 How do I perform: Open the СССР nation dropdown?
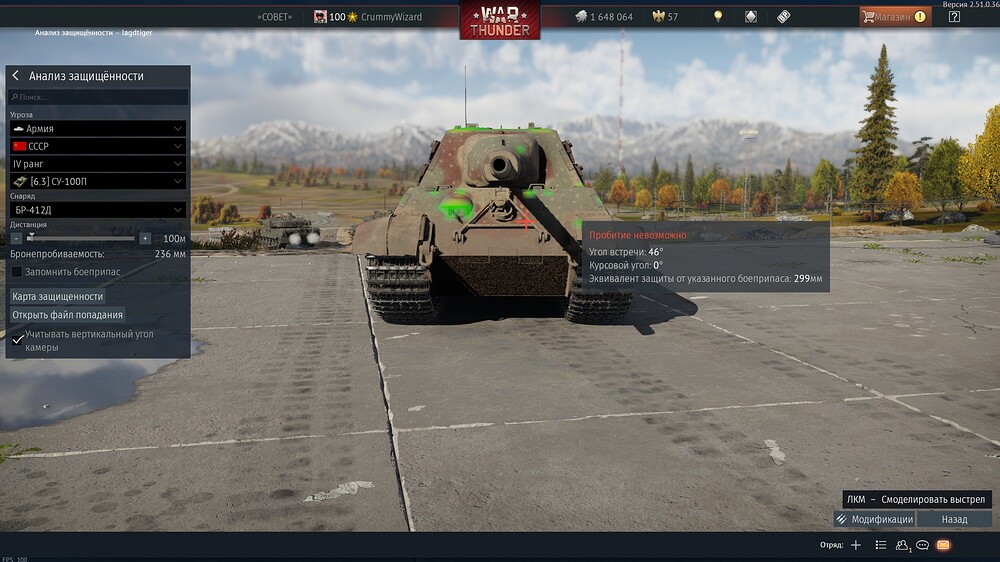point(98,146)
